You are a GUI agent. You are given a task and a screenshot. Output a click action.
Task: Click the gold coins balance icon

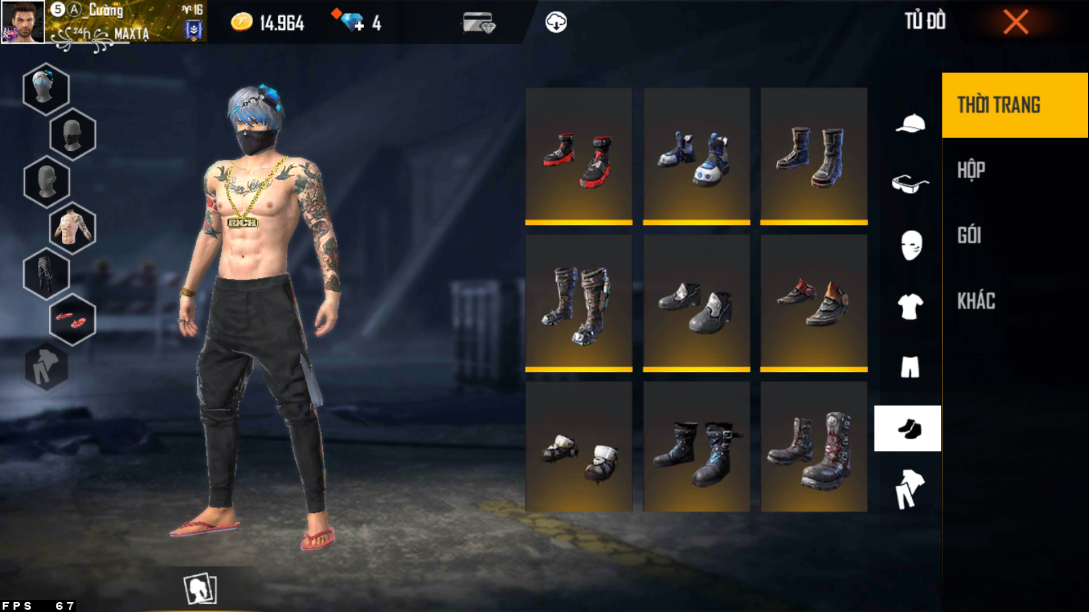coord(242,22)
